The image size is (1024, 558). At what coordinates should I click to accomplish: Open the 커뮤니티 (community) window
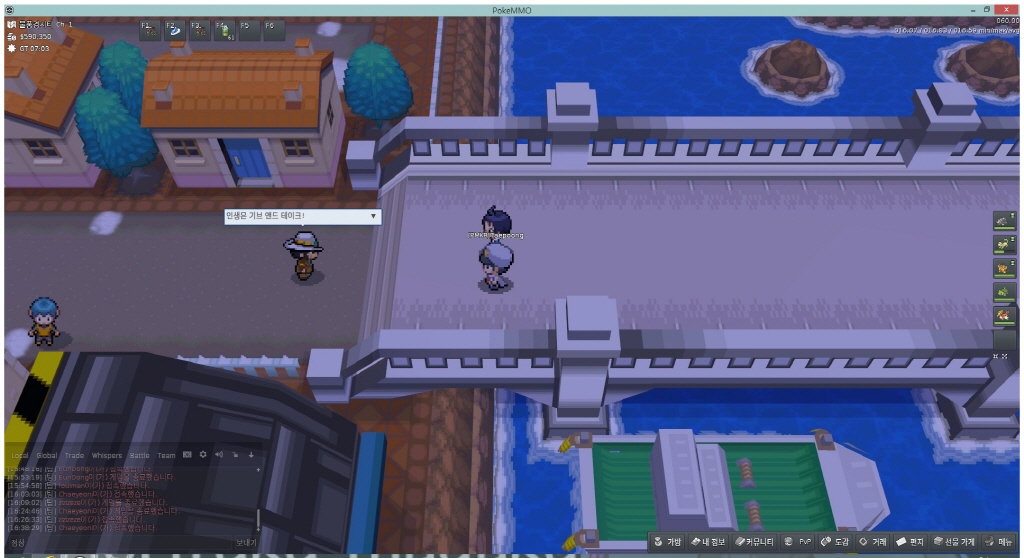(x=753, y=541)
